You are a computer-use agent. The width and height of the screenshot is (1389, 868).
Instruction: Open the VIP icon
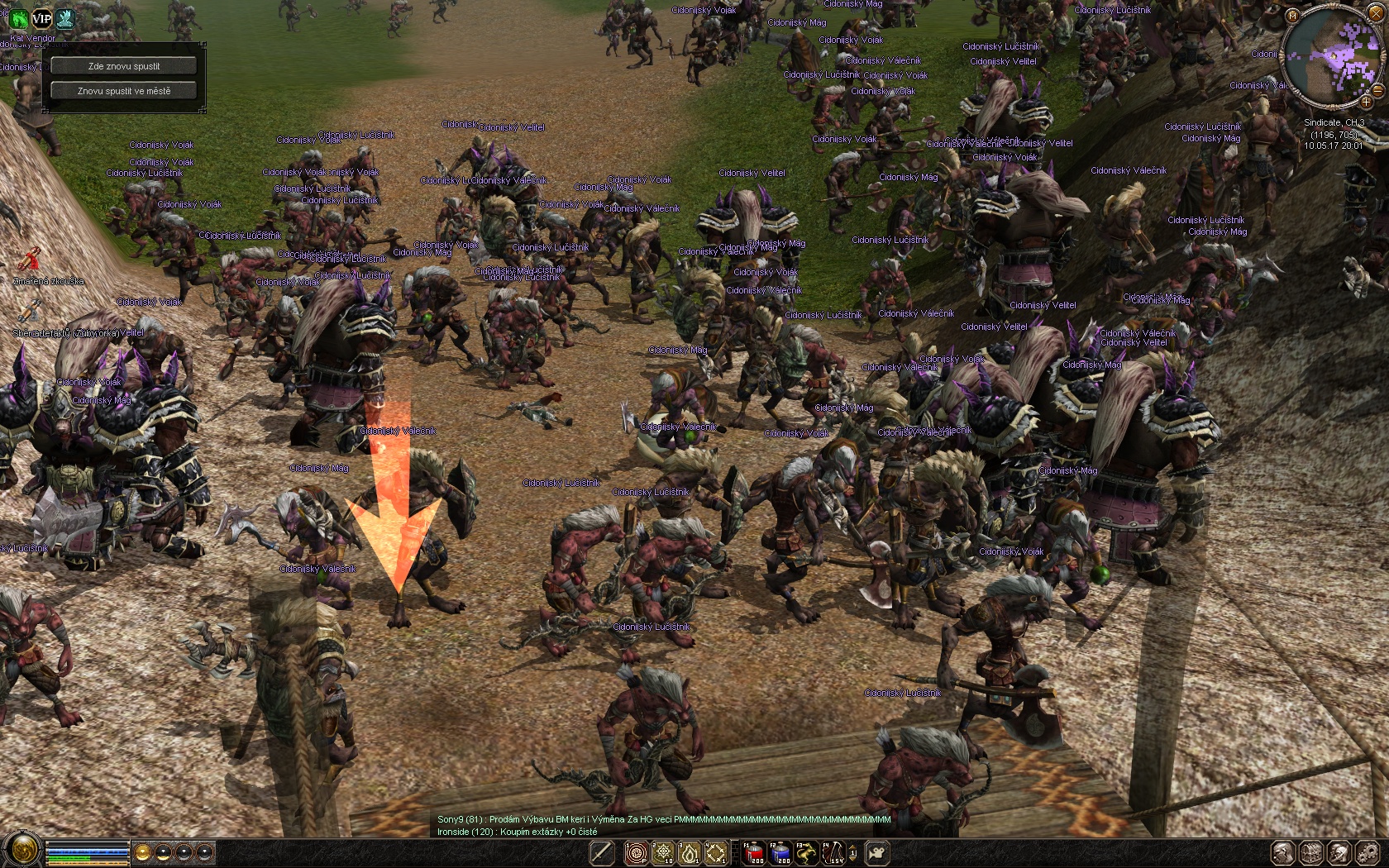coord(41,18)
